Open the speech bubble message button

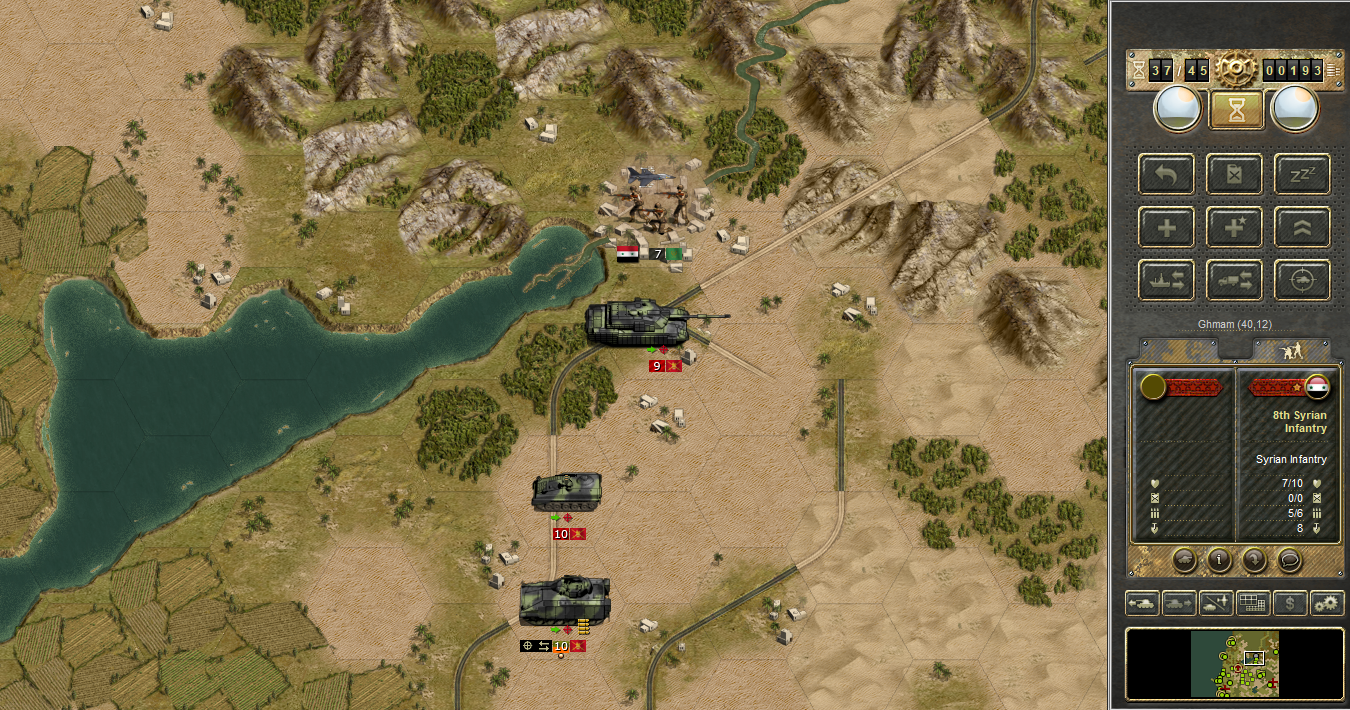pos(1290,560)
